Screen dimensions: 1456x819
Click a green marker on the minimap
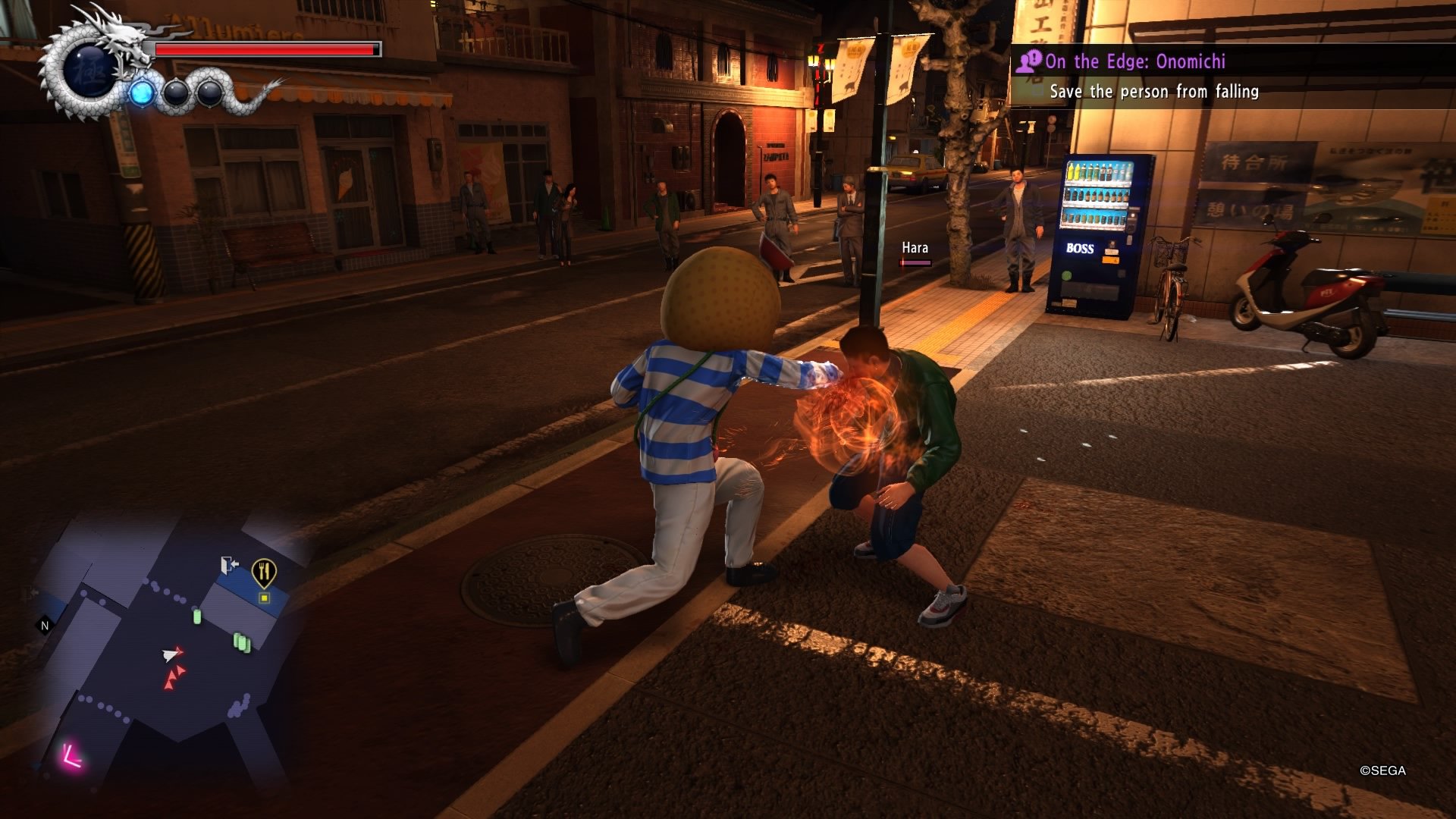coord(197,617)
